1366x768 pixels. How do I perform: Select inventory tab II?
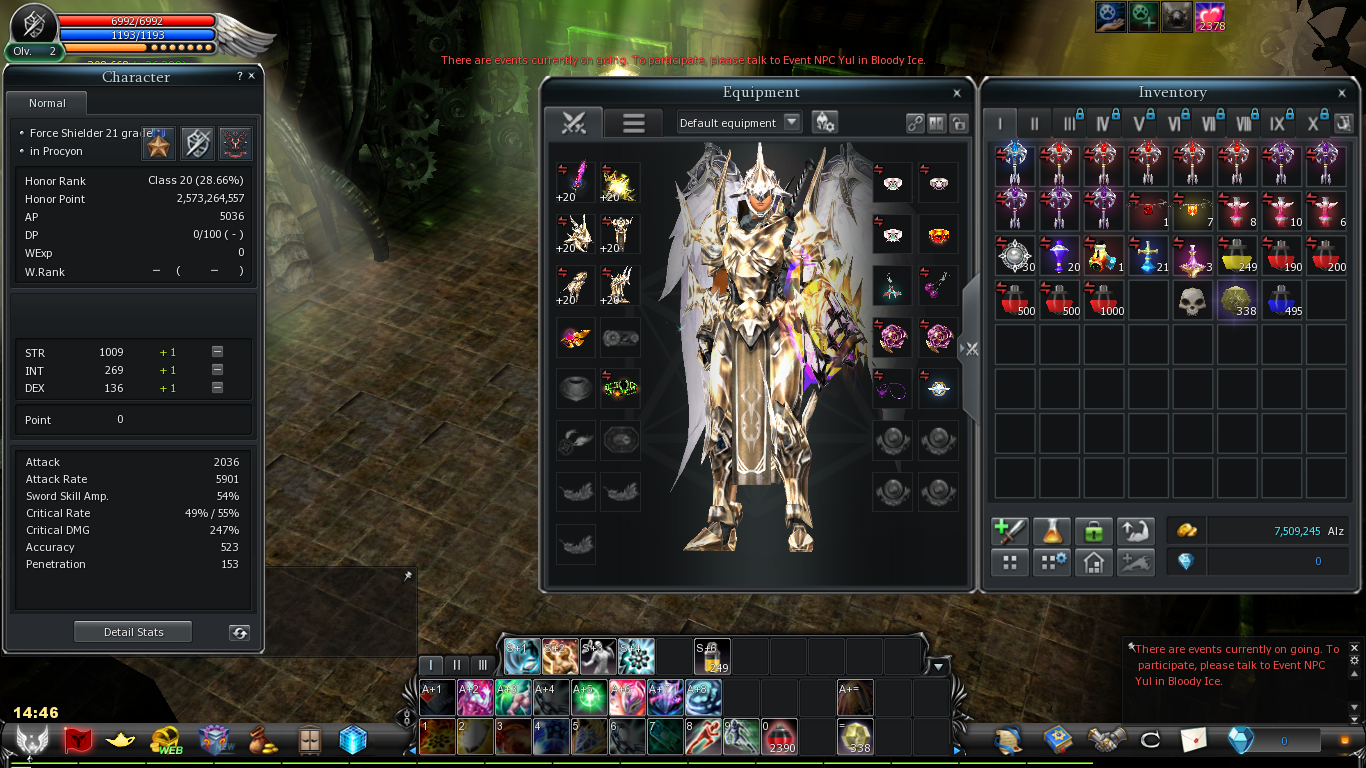coord(1035,124)
